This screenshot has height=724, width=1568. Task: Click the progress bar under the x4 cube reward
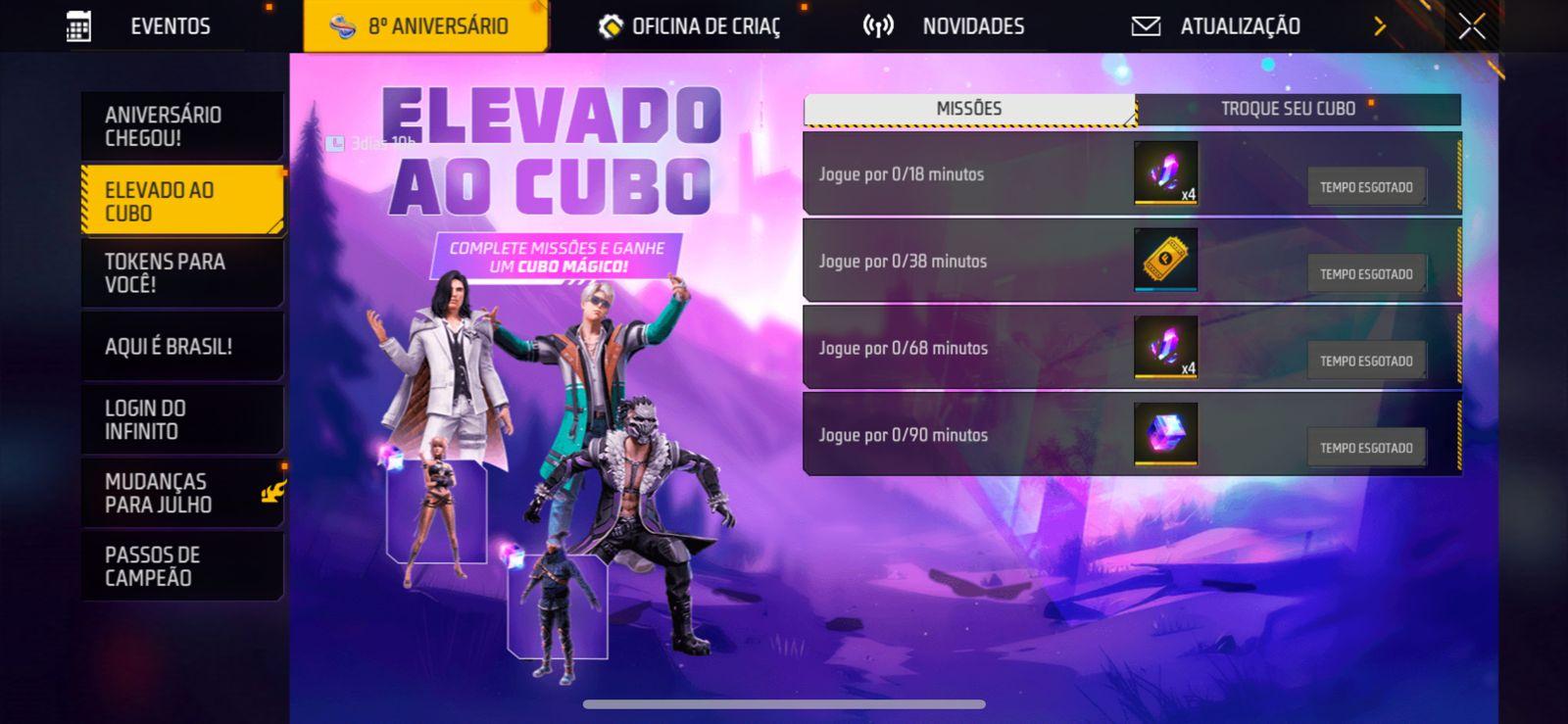click(1164, 205)
